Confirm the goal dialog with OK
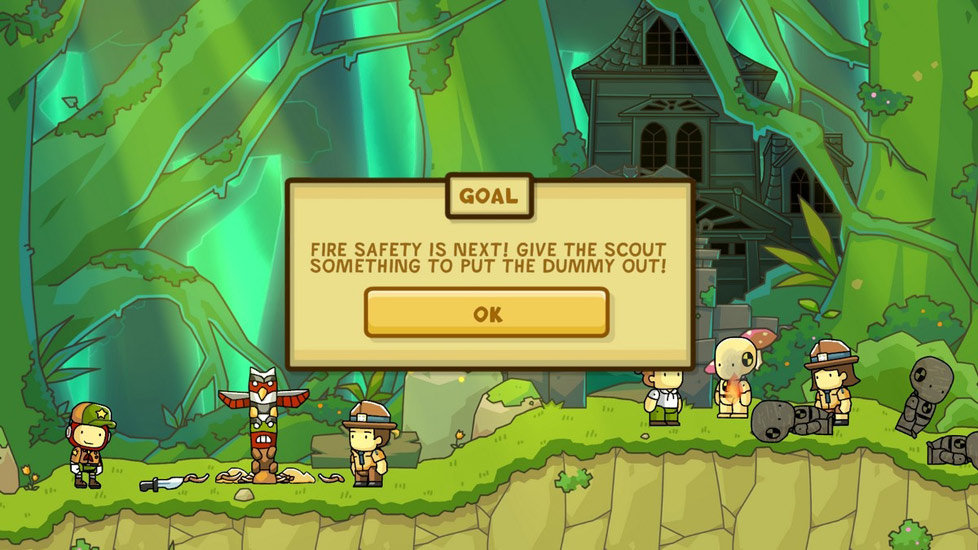 (x=487, y=313)
